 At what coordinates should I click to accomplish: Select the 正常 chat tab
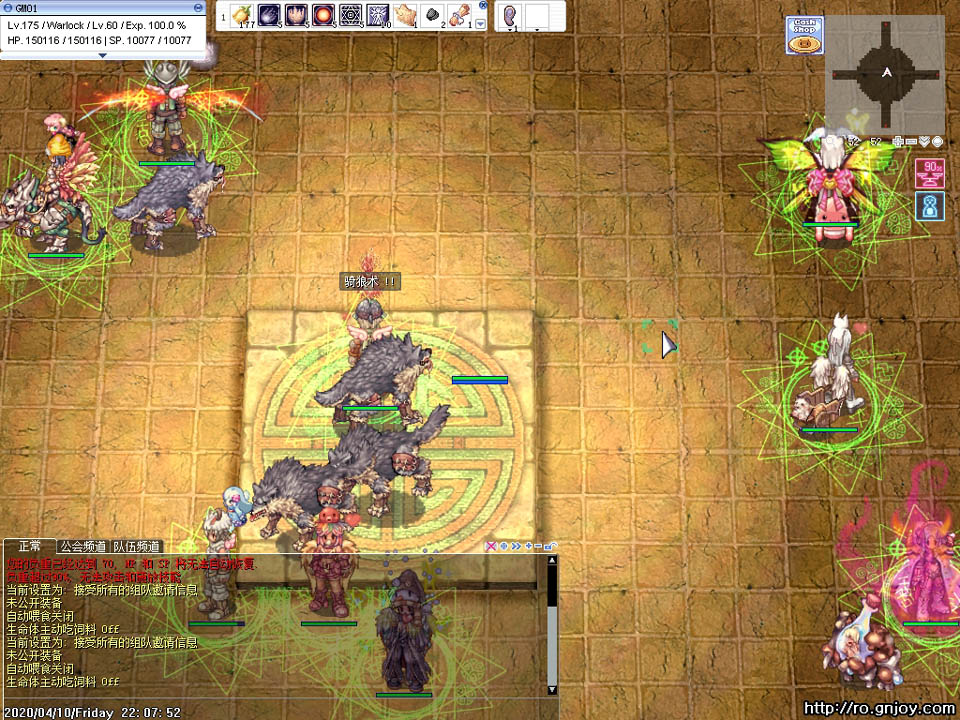coord(29,547)
